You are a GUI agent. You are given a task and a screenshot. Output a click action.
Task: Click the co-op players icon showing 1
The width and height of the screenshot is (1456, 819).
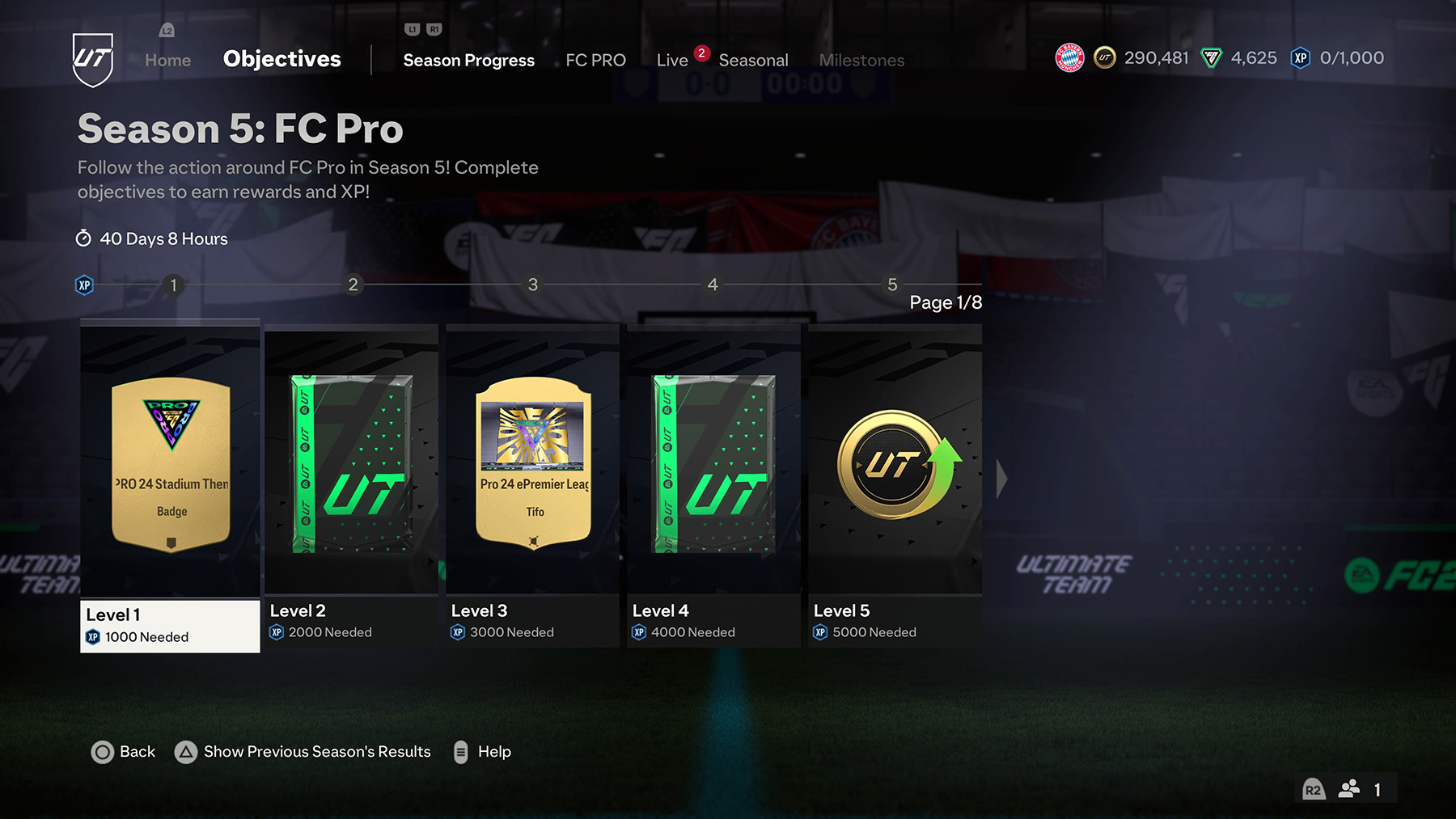(x=1349, y=788)
